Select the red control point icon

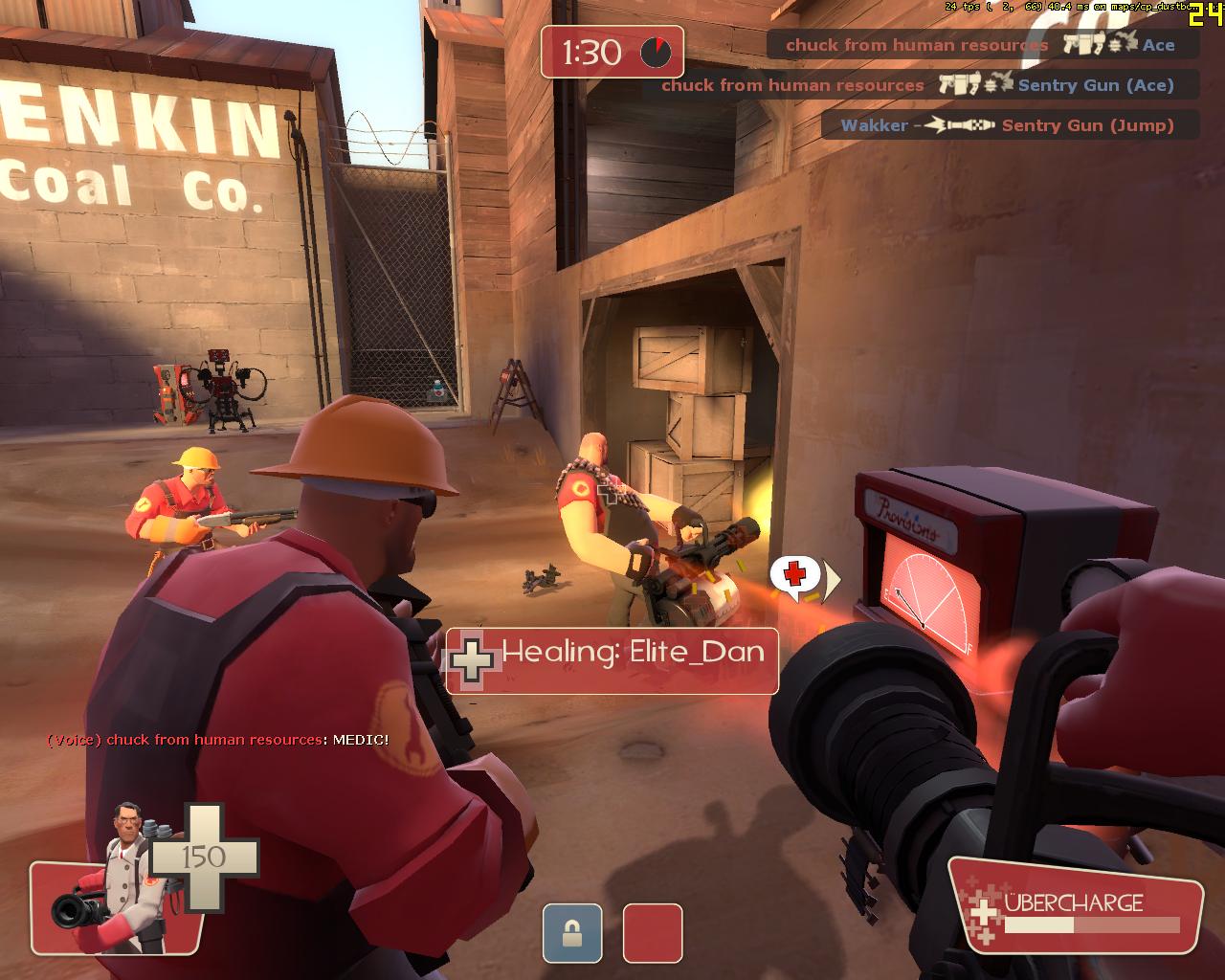[x=653, y=933]
